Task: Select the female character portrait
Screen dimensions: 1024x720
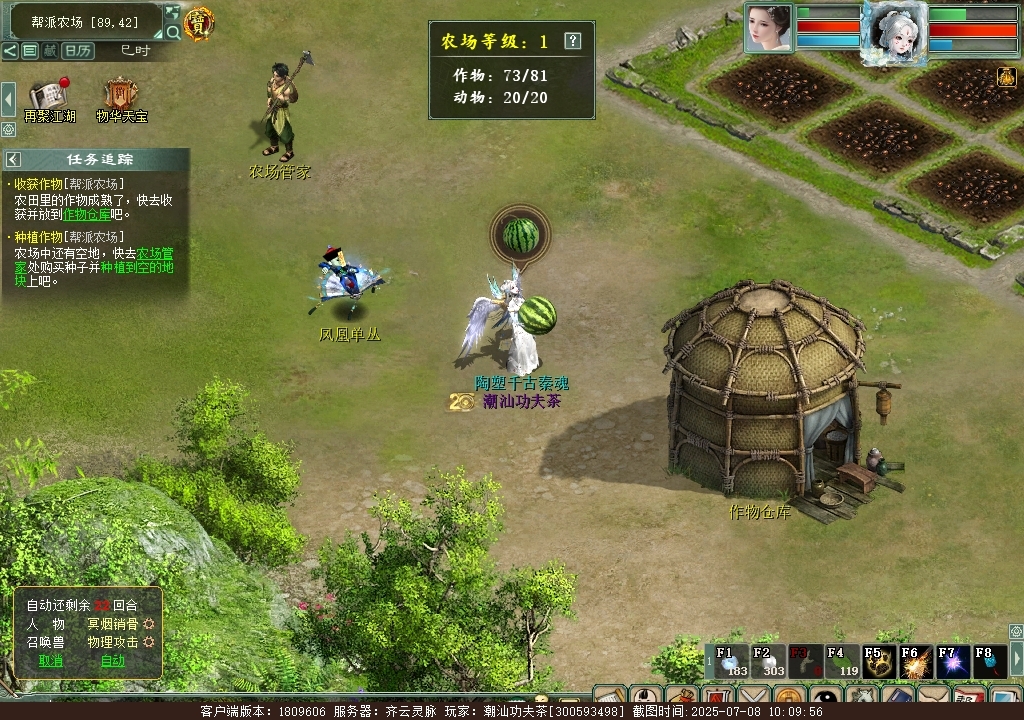Action: pyautogui.click(x=768, y=26)
